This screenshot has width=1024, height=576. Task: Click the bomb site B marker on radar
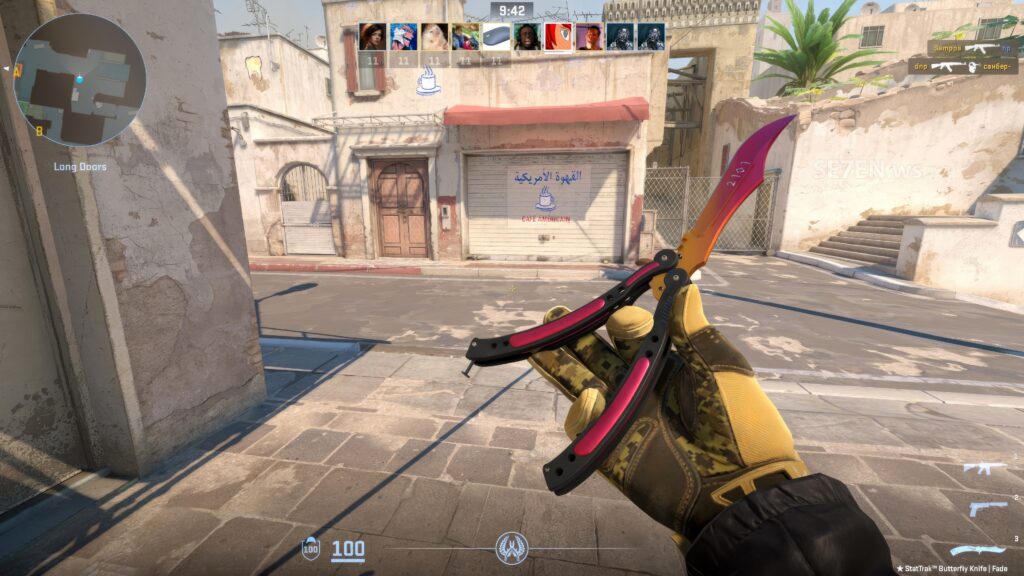[x=39, y=131]
